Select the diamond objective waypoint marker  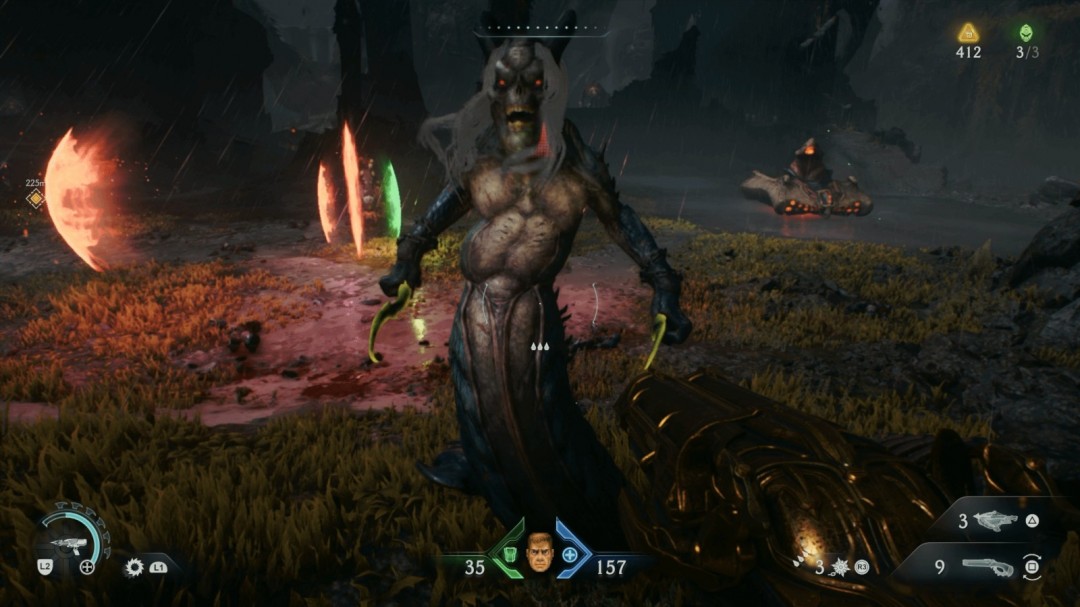click(x=36, y=198)
